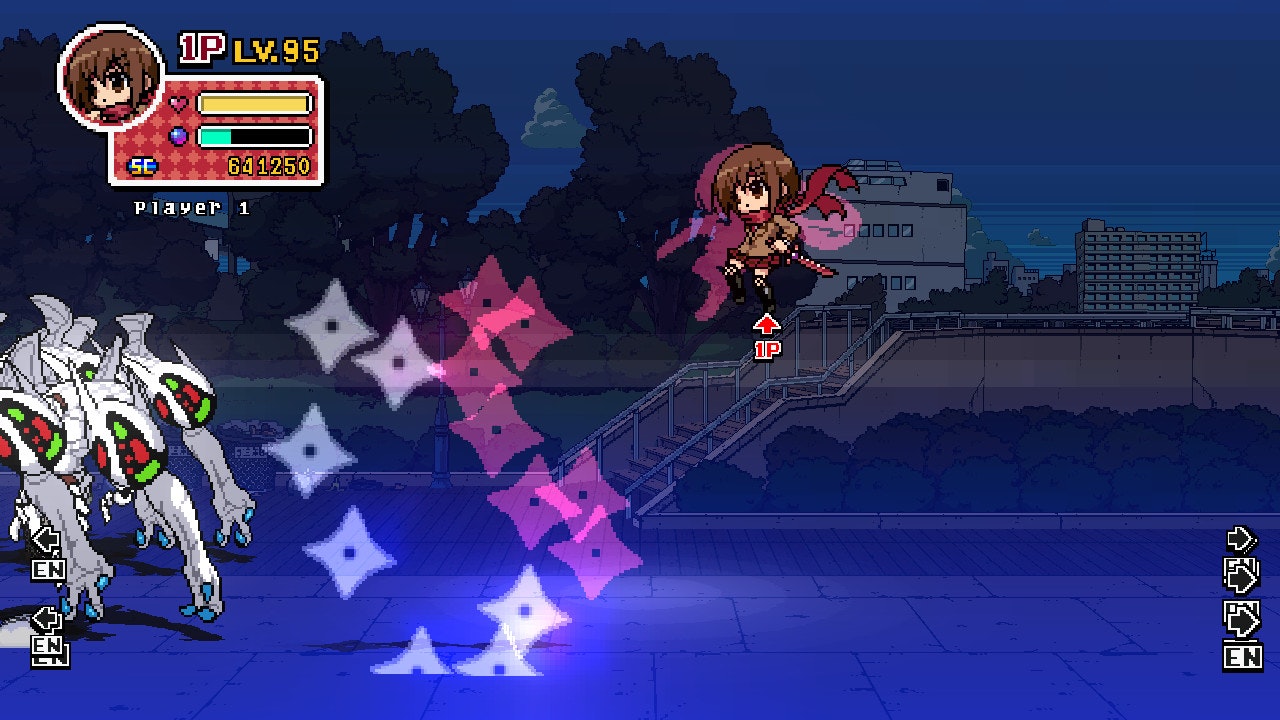Click the score 641250 display
The image size is (1280, 720).
pyautogui.click(x=268, y=163)
